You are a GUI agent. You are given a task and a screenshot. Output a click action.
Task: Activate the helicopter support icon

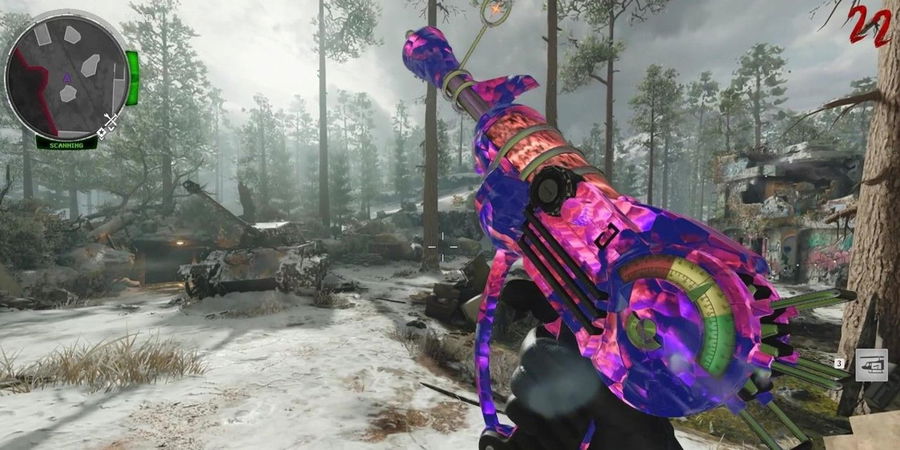[871, 365]
